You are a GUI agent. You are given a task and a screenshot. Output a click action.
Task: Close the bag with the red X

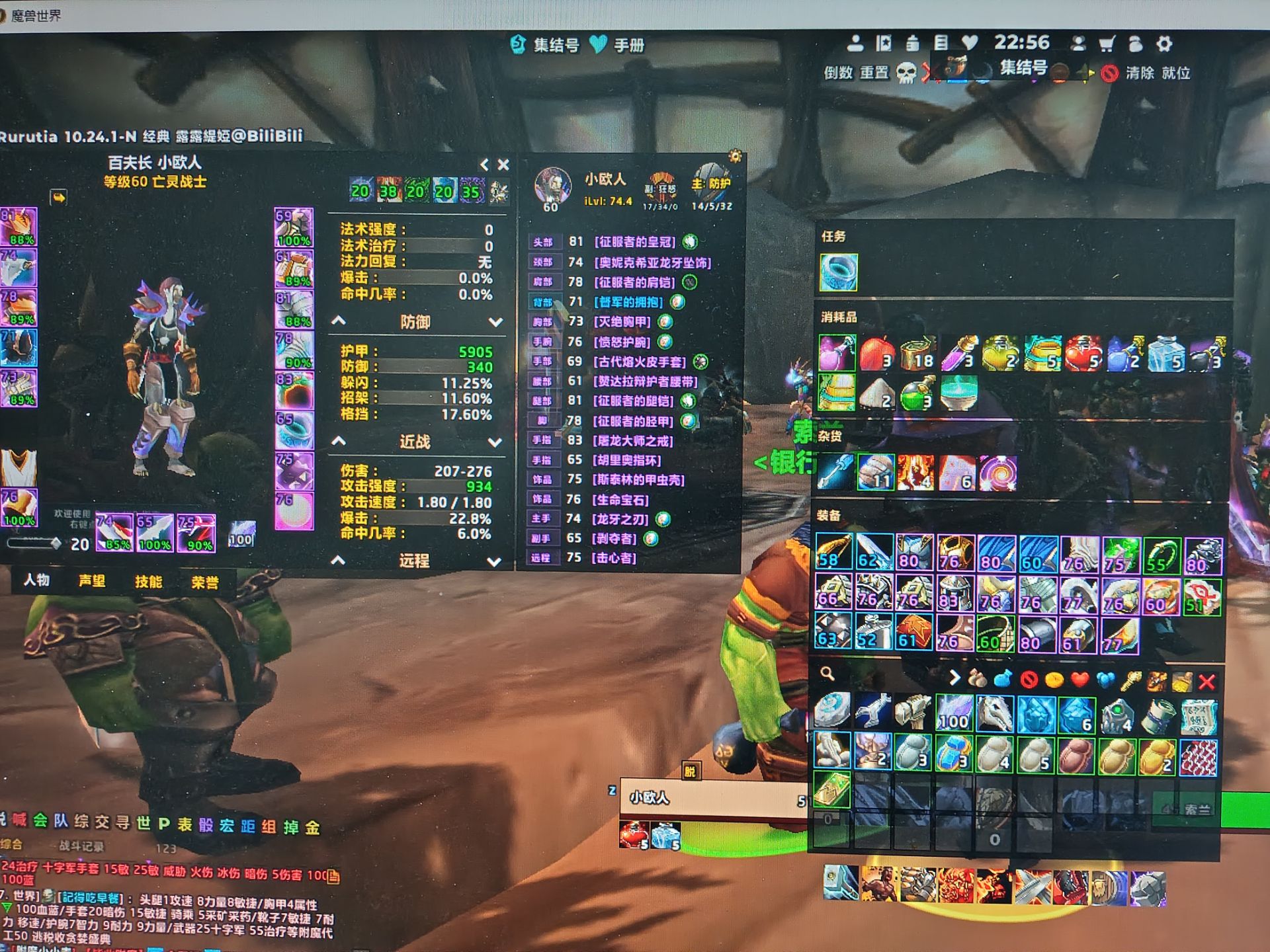1207,681
